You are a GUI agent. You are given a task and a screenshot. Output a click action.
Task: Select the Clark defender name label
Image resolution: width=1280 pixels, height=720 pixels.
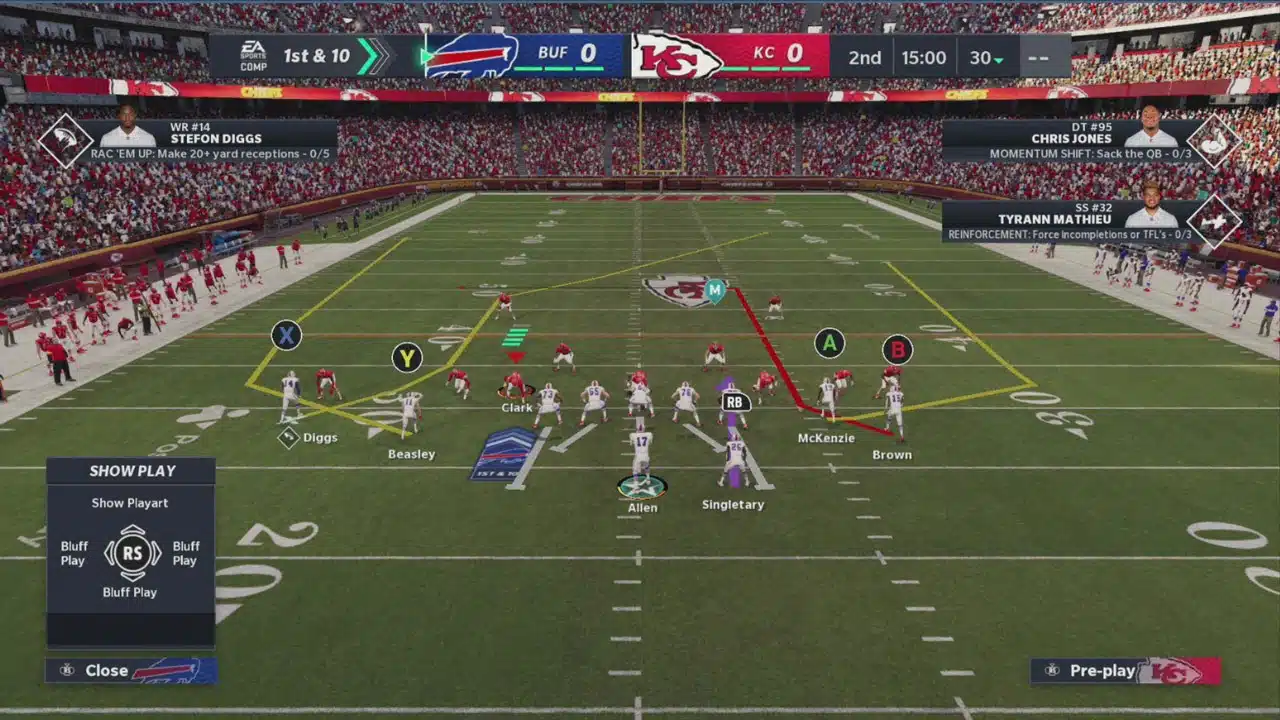(x=517, y=408)
